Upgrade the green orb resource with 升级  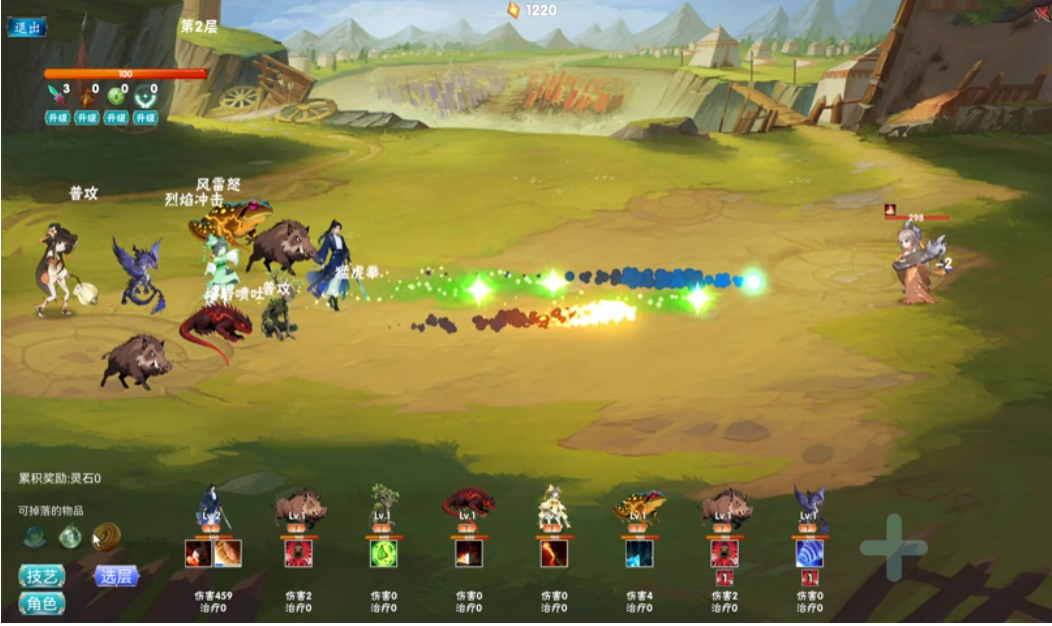pyautogui.click(x=117, y=118)
